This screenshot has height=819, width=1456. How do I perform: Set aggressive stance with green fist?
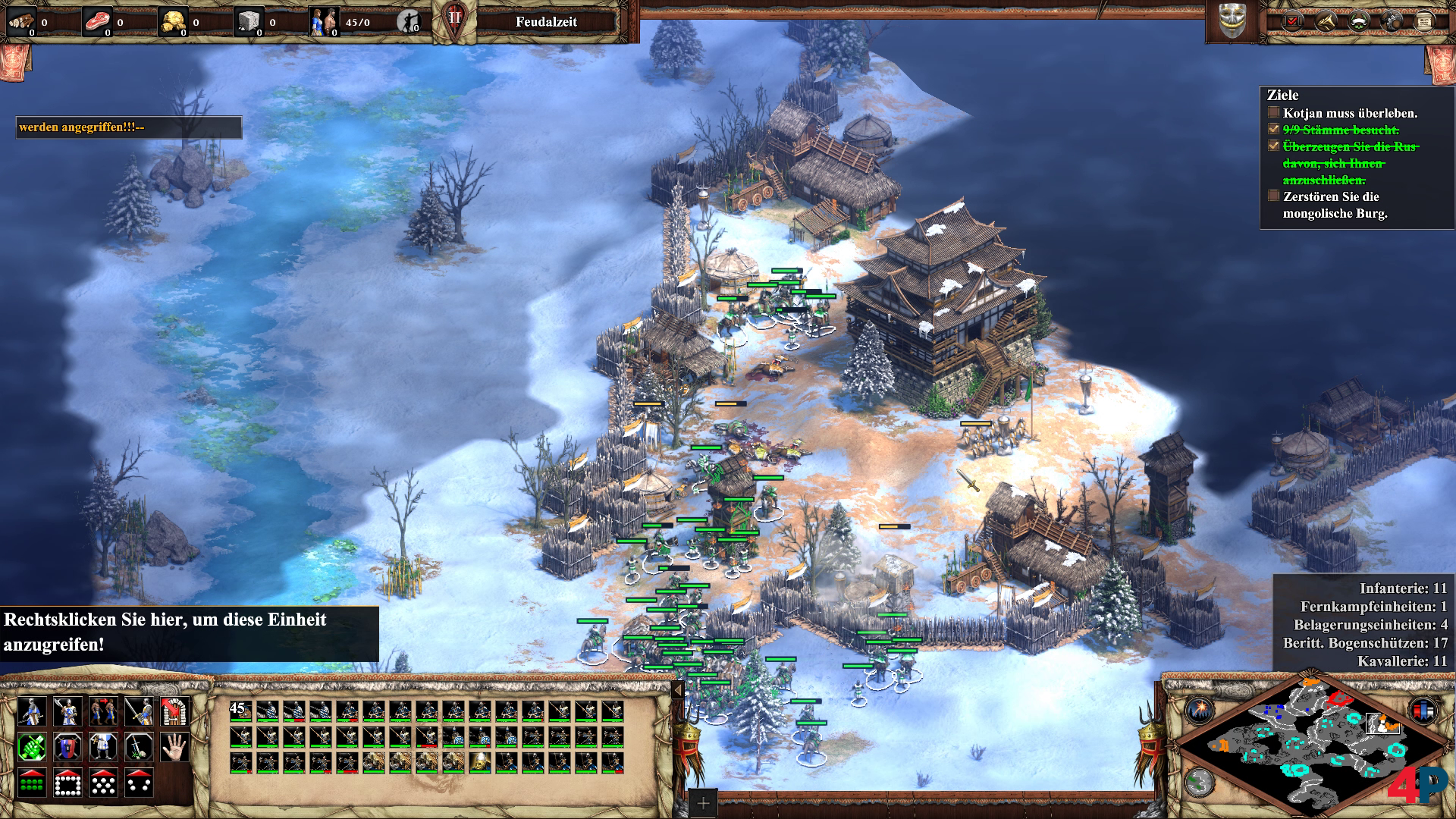coord(31,747)
